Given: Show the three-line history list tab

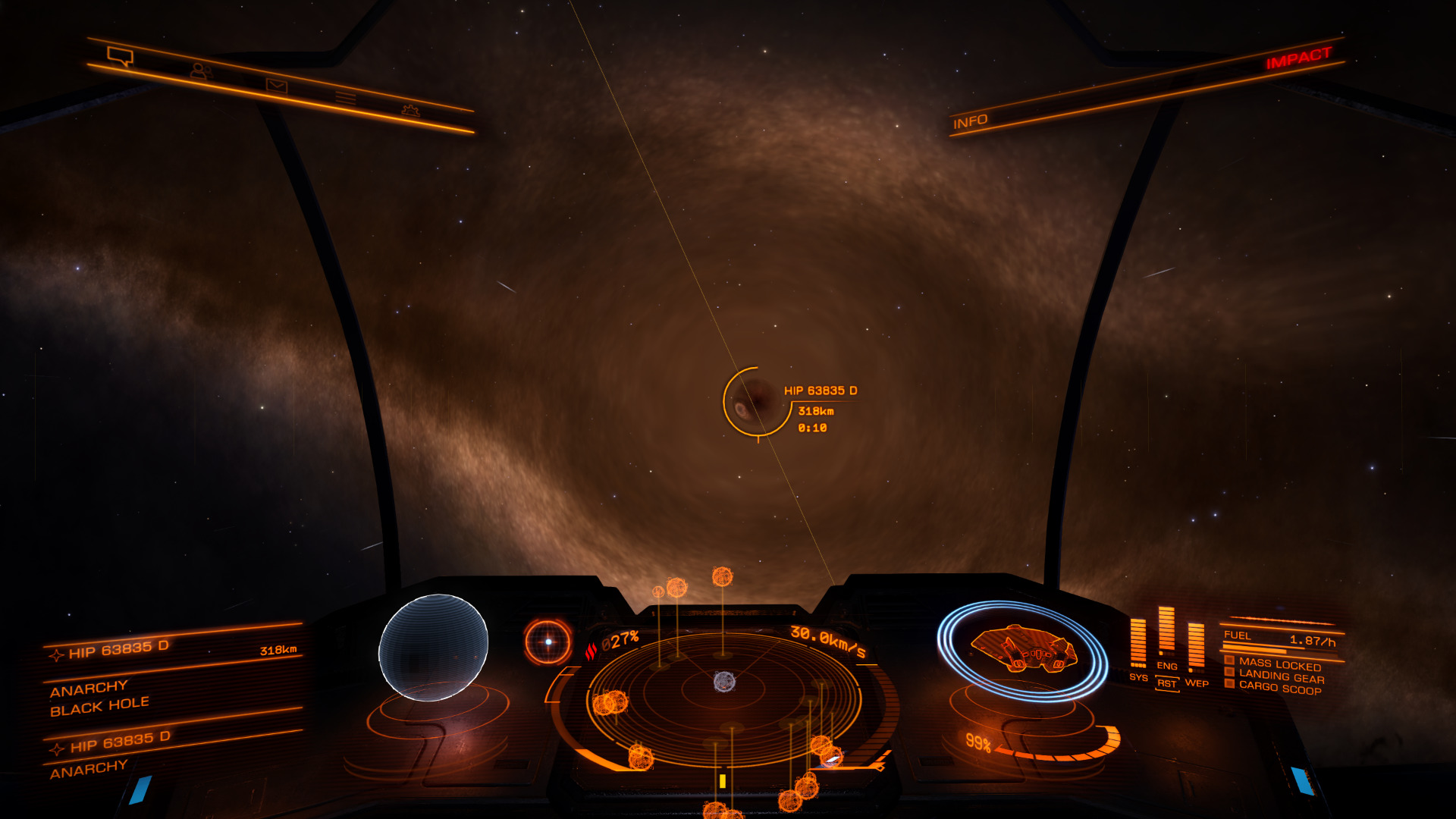Looking at the screenshot, I should tap(346, 98).
